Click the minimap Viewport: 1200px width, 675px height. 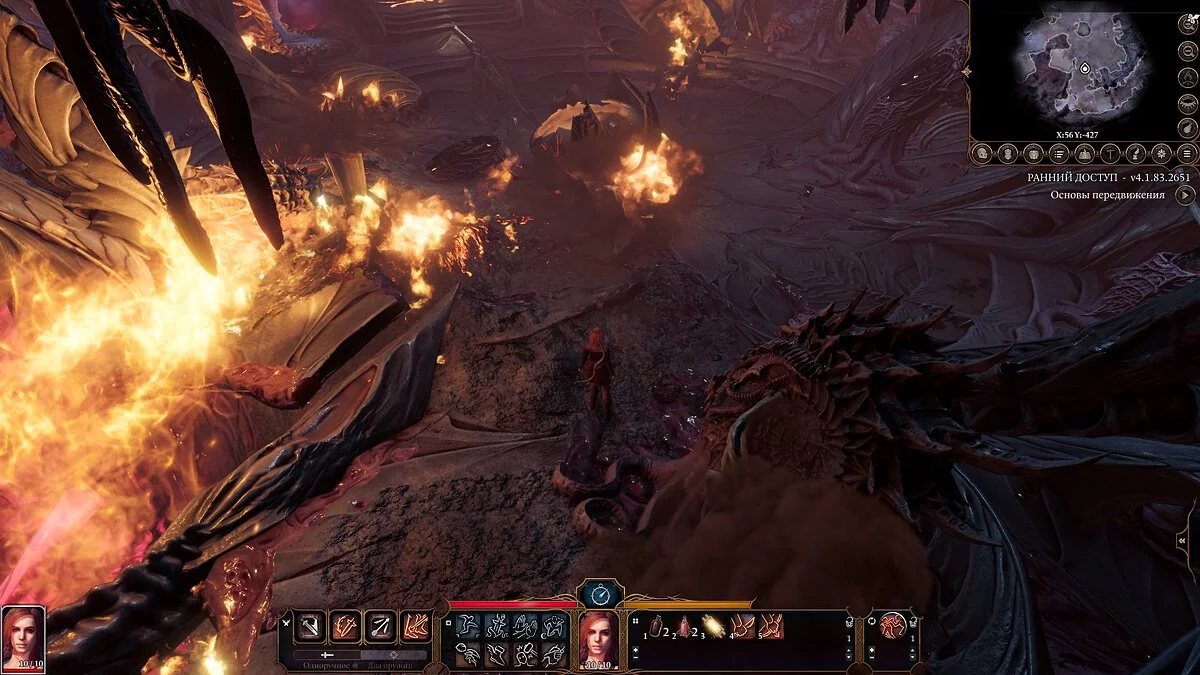(1080, 70)
